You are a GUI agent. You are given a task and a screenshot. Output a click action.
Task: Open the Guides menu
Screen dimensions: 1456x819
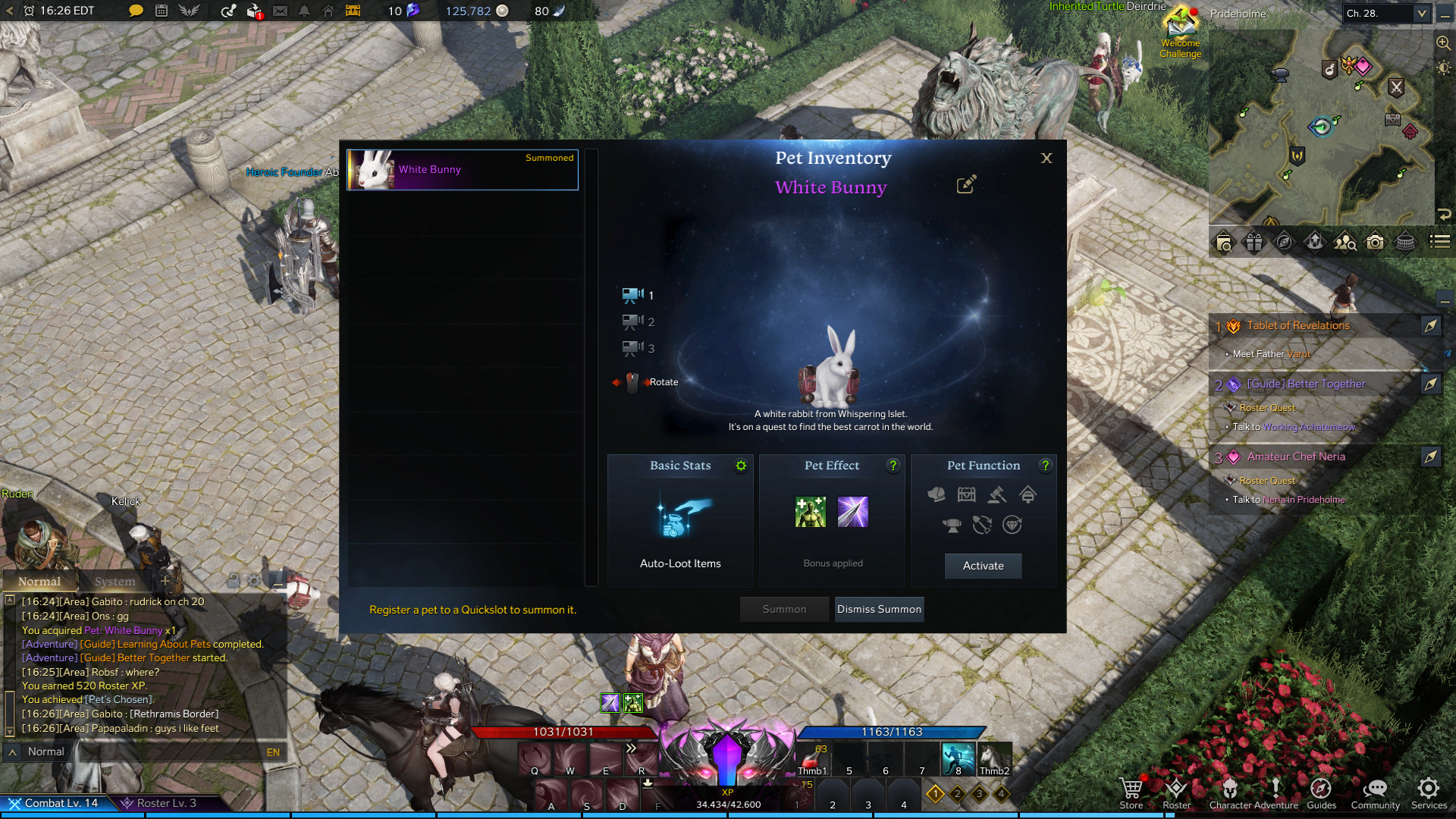point(1321,792)
